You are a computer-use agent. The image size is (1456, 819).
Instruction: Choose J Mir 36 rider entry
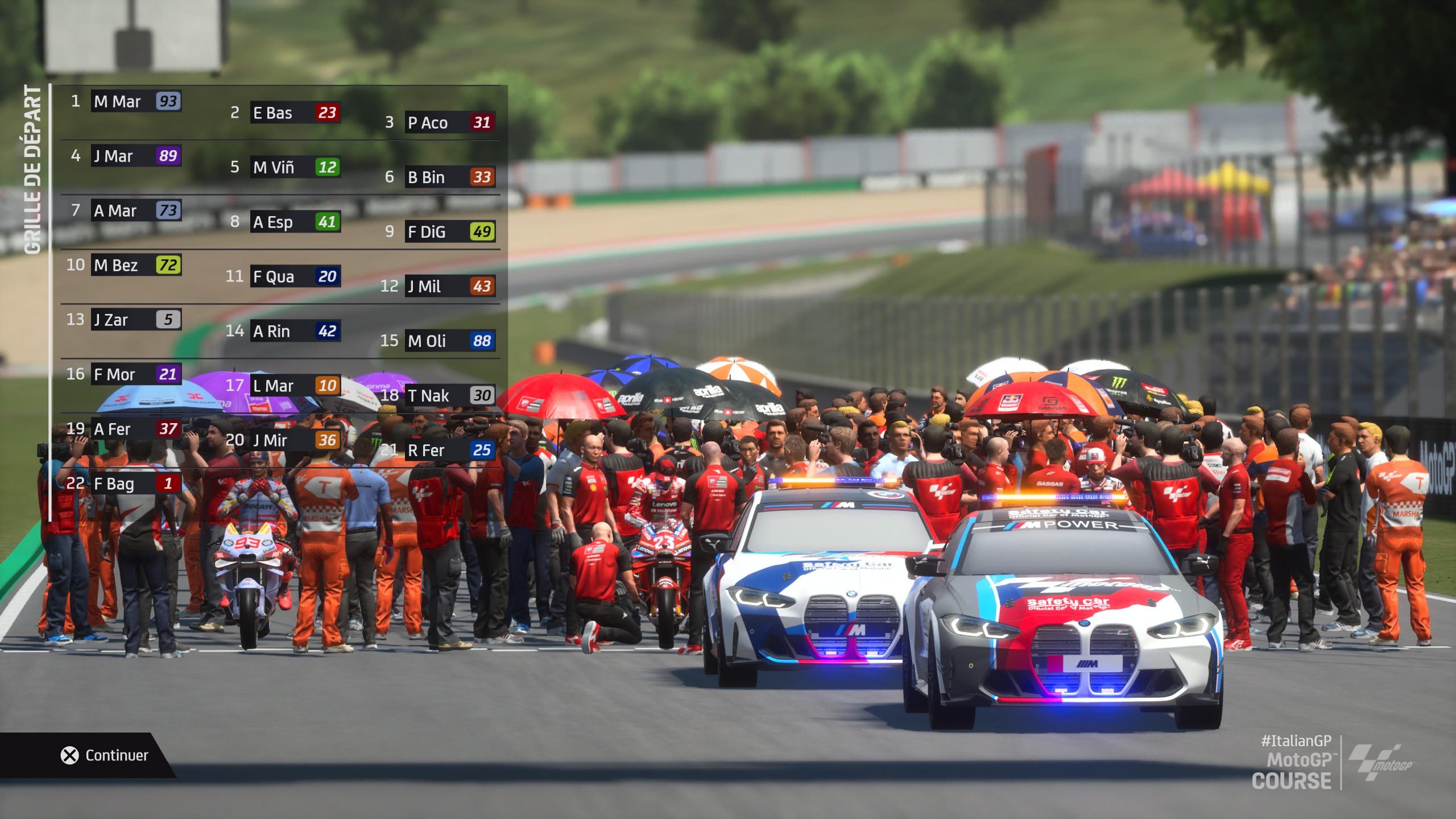tap(295, 440)
